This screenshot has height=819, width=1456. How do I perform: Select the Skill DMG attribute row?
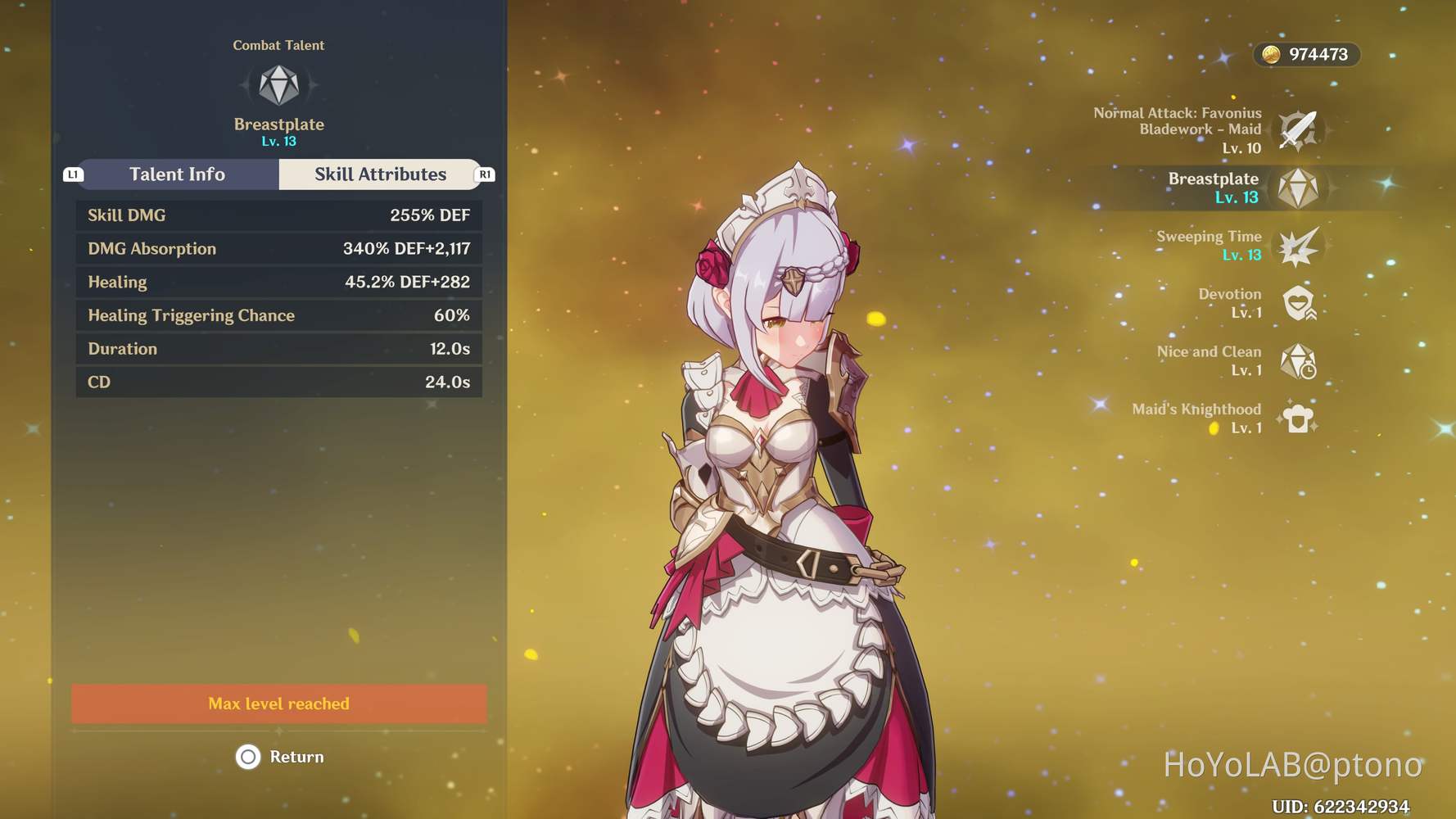pyautogui.click(x=278, y=215)
